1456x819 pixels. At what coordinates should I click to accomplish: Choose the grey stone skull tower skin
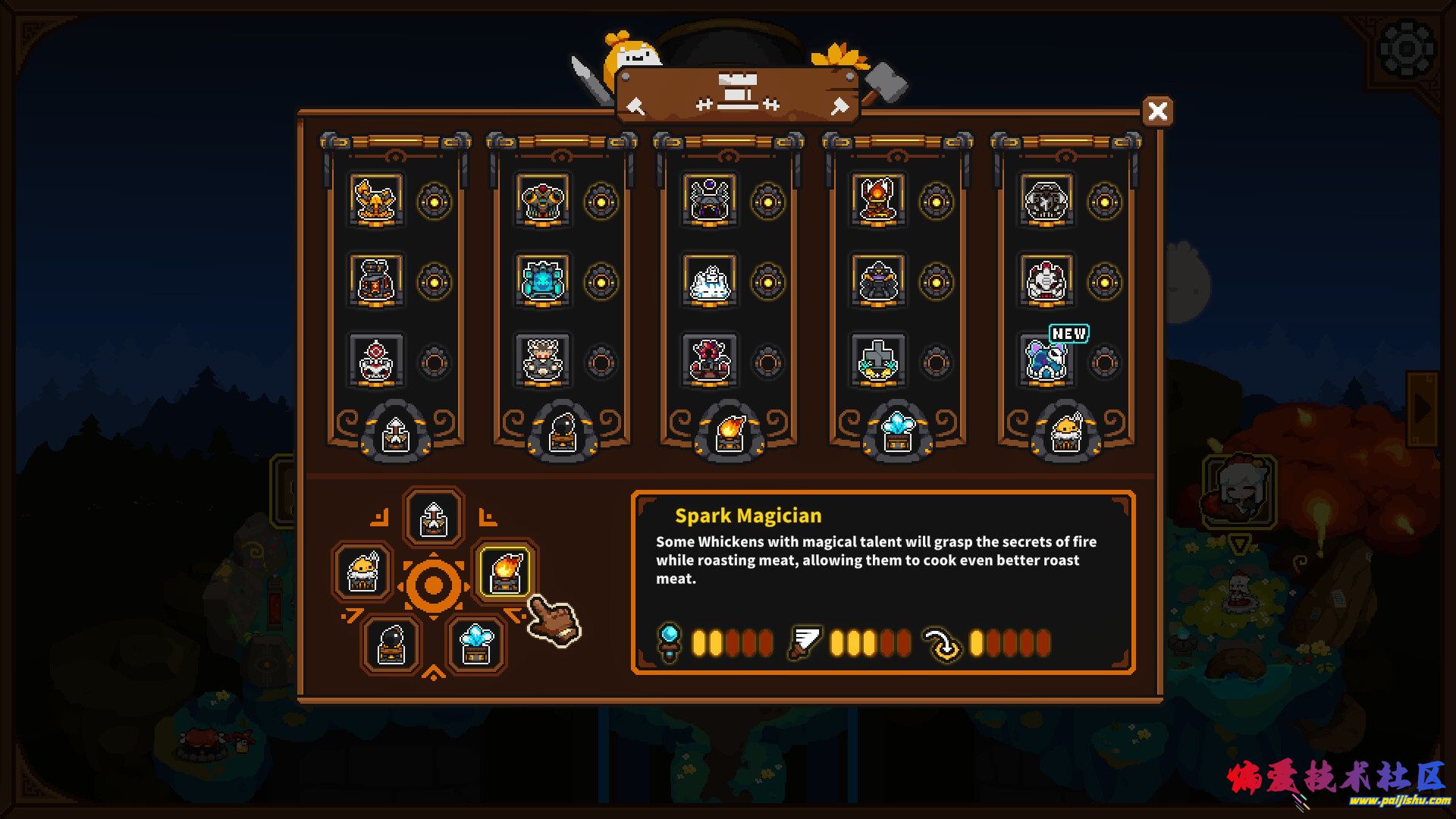coord(1046,200)
